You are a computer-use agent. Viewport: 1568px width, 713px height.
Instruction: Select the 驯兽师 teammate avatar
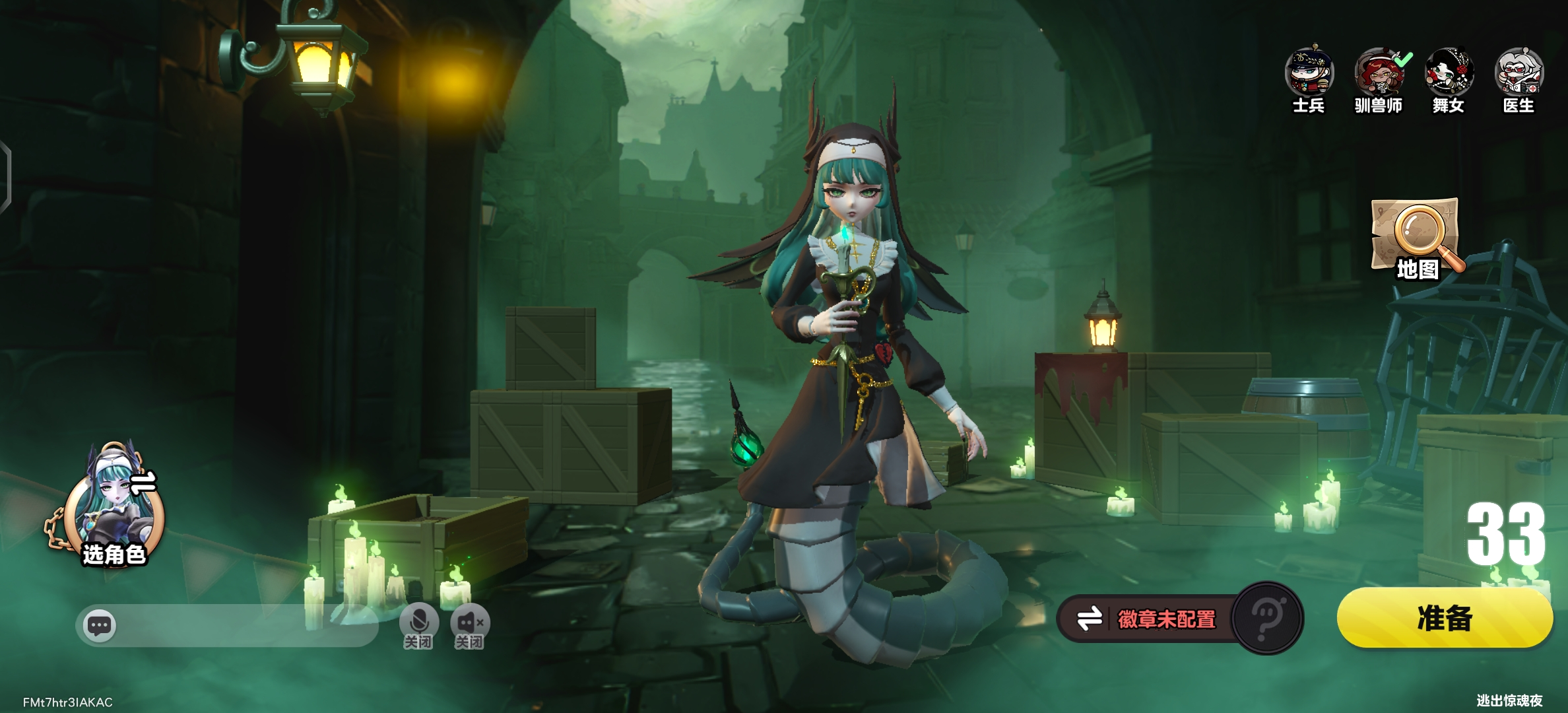(x=1378, y=73)
